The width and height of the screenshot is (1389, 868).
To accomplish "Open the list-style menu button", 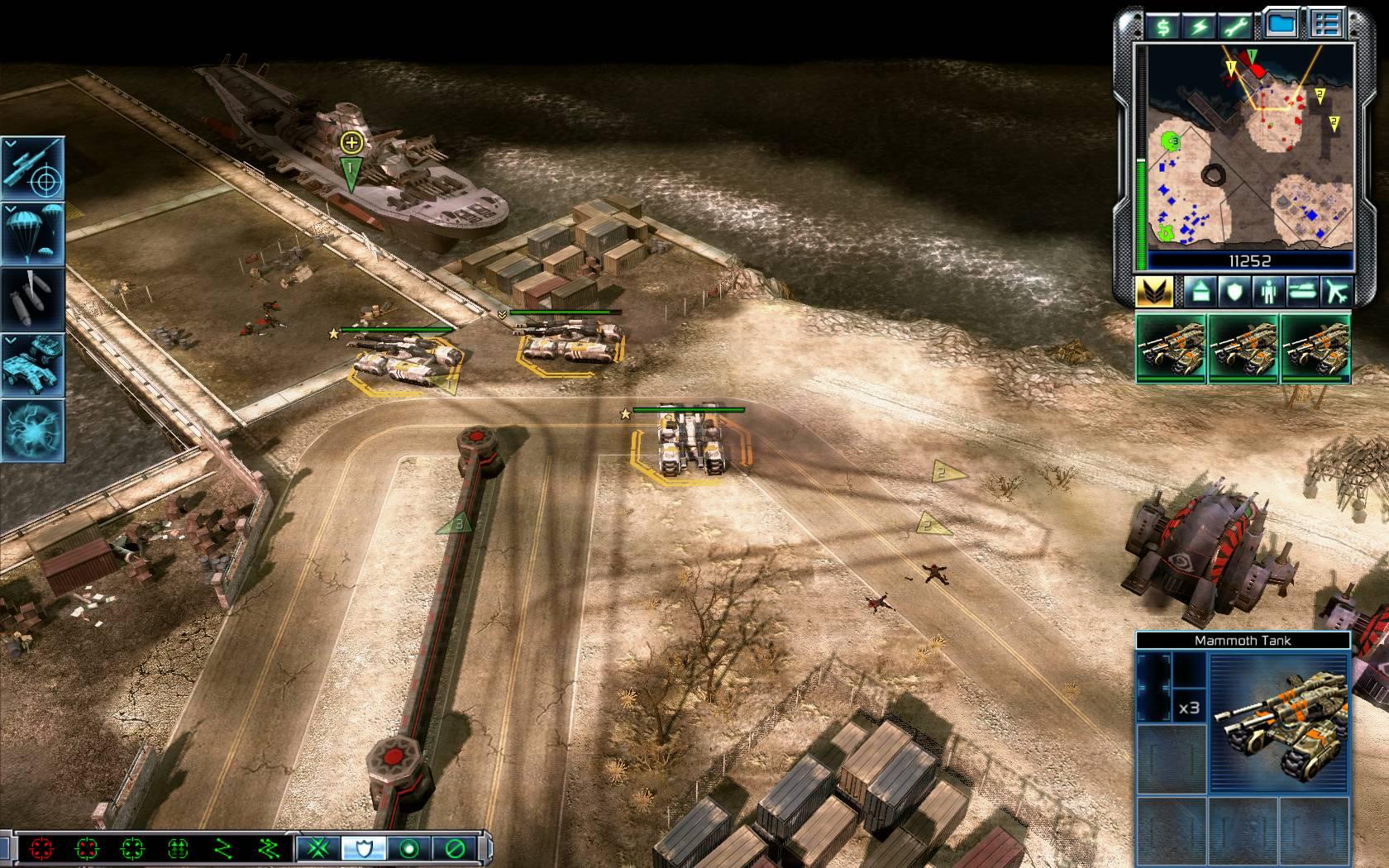I will pyautogui.click(x=1327, y=25).
